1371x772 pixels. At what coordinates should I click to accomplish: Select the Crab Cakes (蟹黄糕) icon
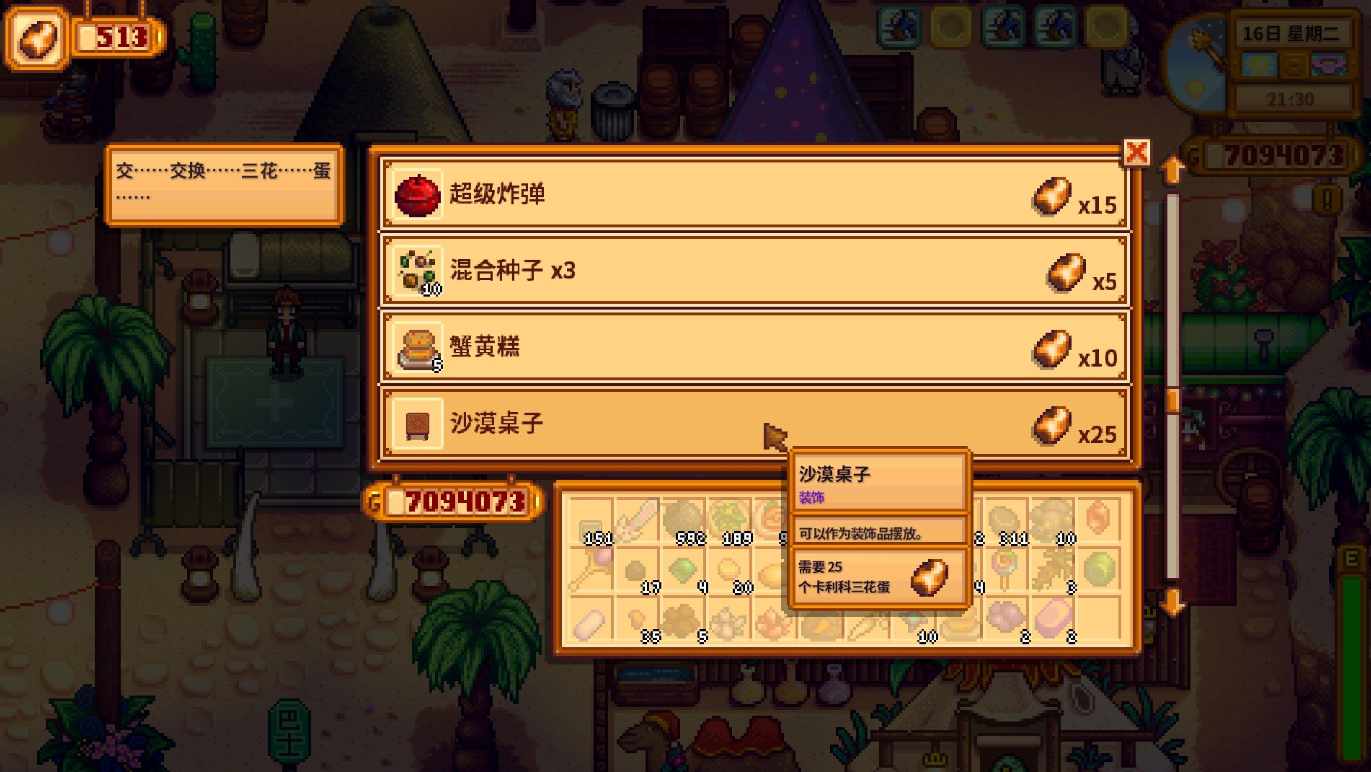coord(417,347)
